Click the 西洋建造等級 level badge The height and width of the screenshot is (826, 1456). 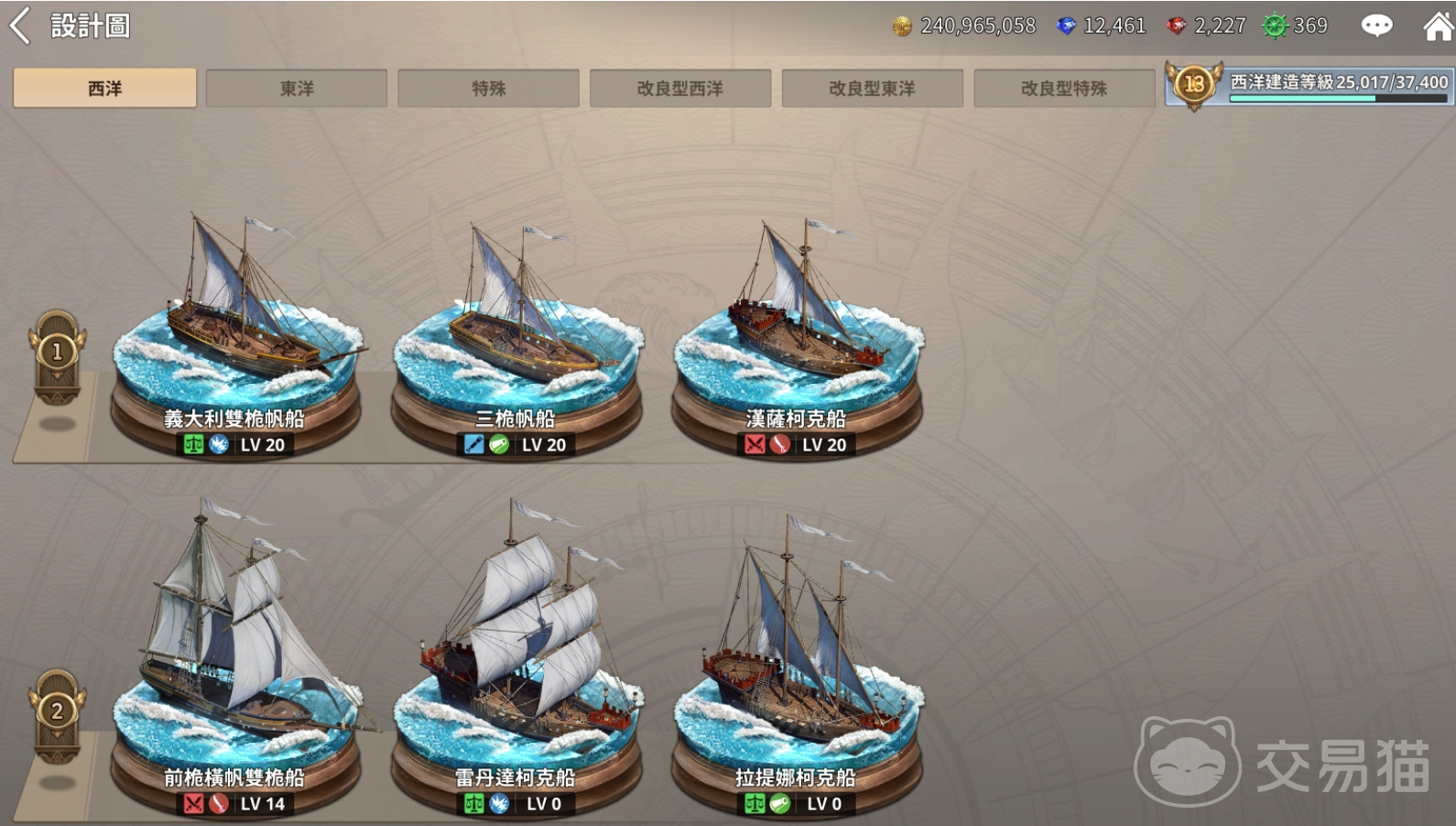1194,85
